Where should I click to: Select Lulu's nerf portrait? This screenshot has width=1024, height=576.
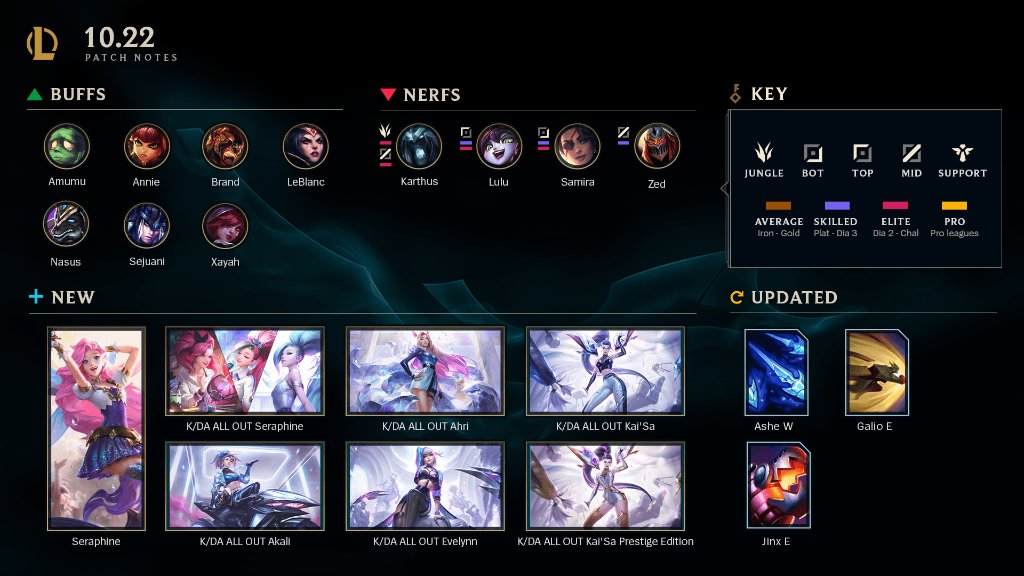pos(499,146)
